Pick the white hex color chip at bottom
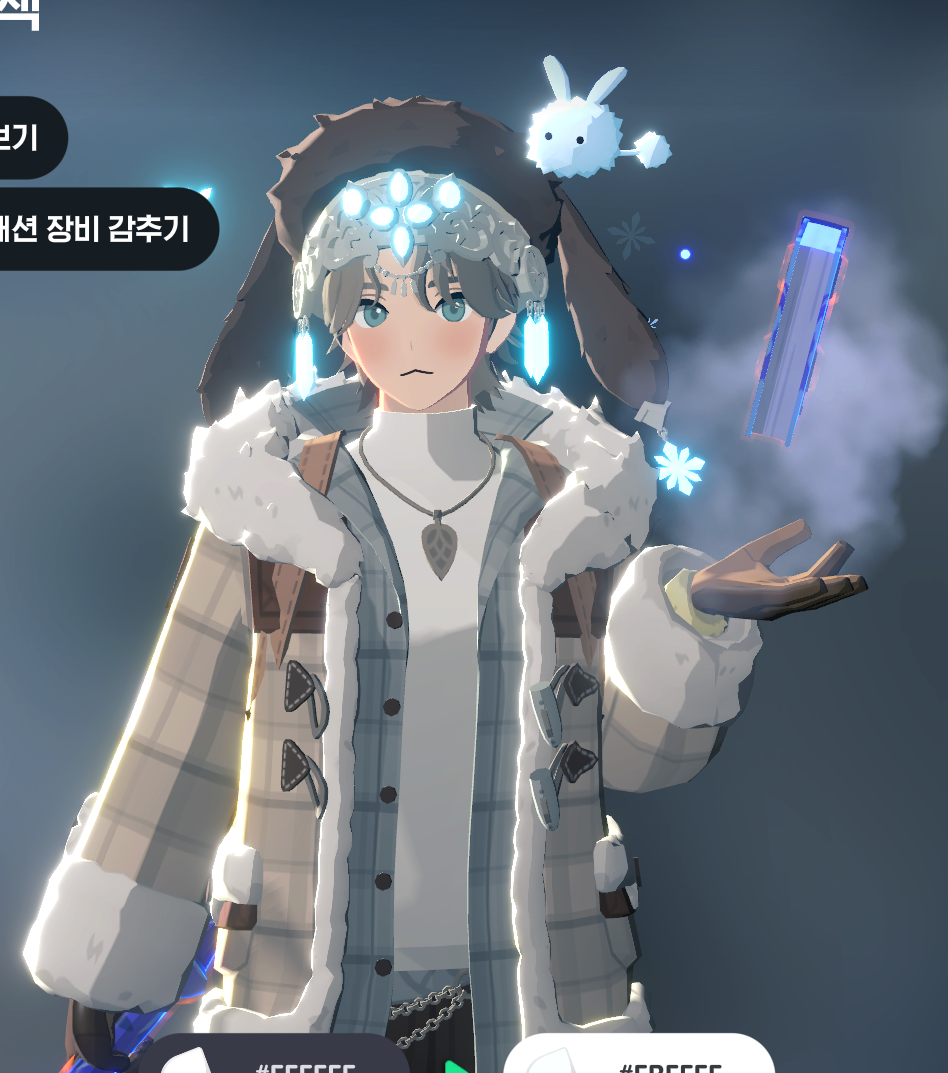 [640, 1060]
